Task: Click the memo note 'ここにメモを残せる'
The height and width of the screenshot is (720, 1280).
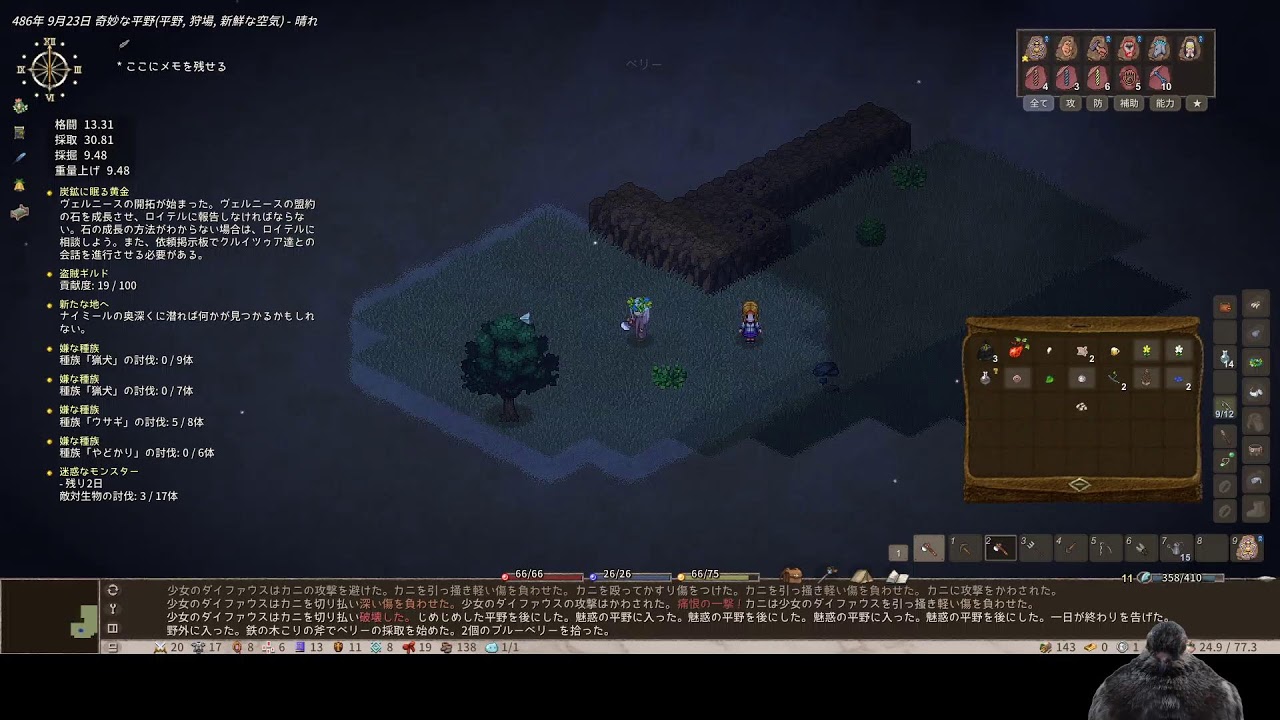Action: pos(171,66)
